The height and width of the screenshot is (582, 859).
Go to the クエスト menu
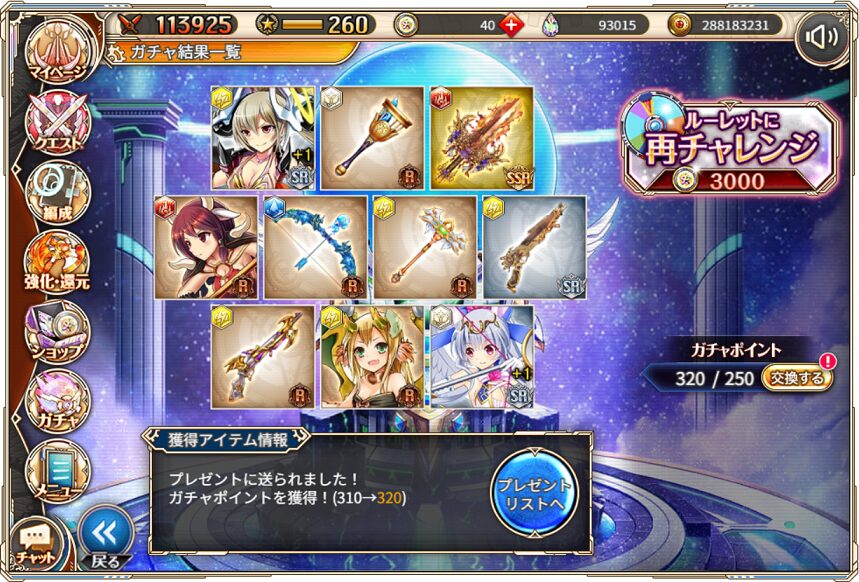[x=57, y=125]
